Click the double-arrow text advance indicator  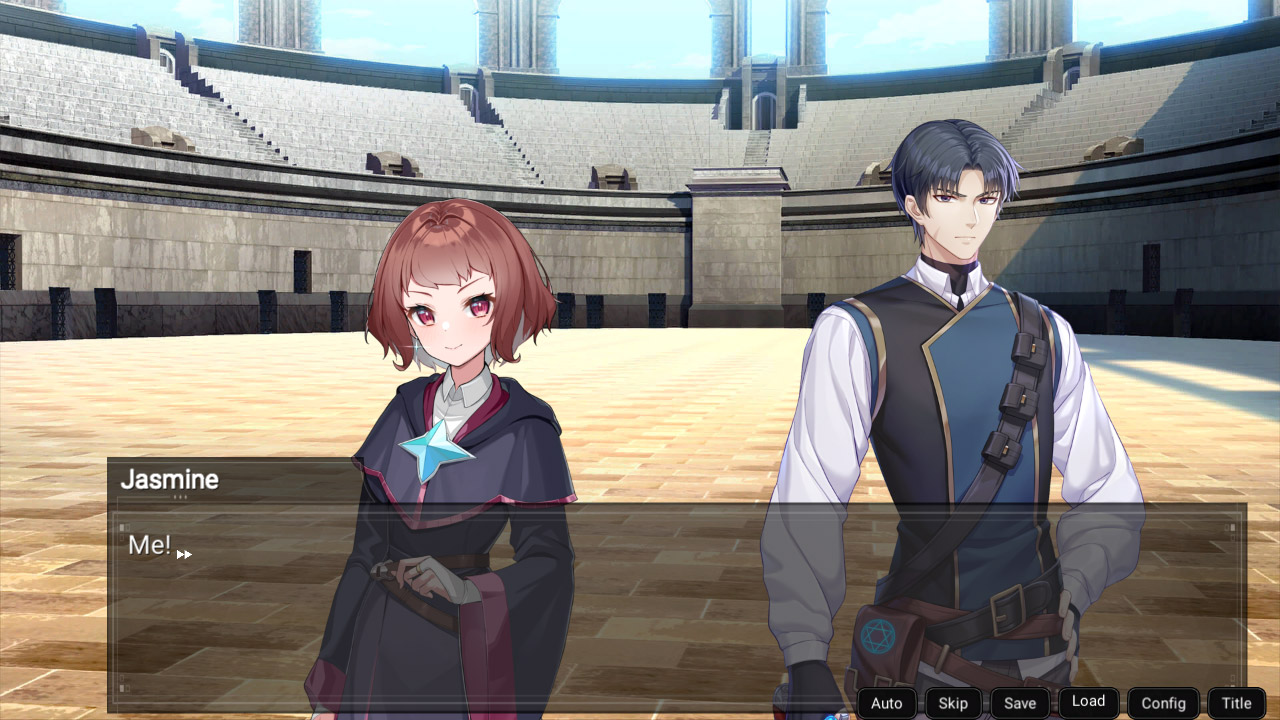(x=184, y=553)
